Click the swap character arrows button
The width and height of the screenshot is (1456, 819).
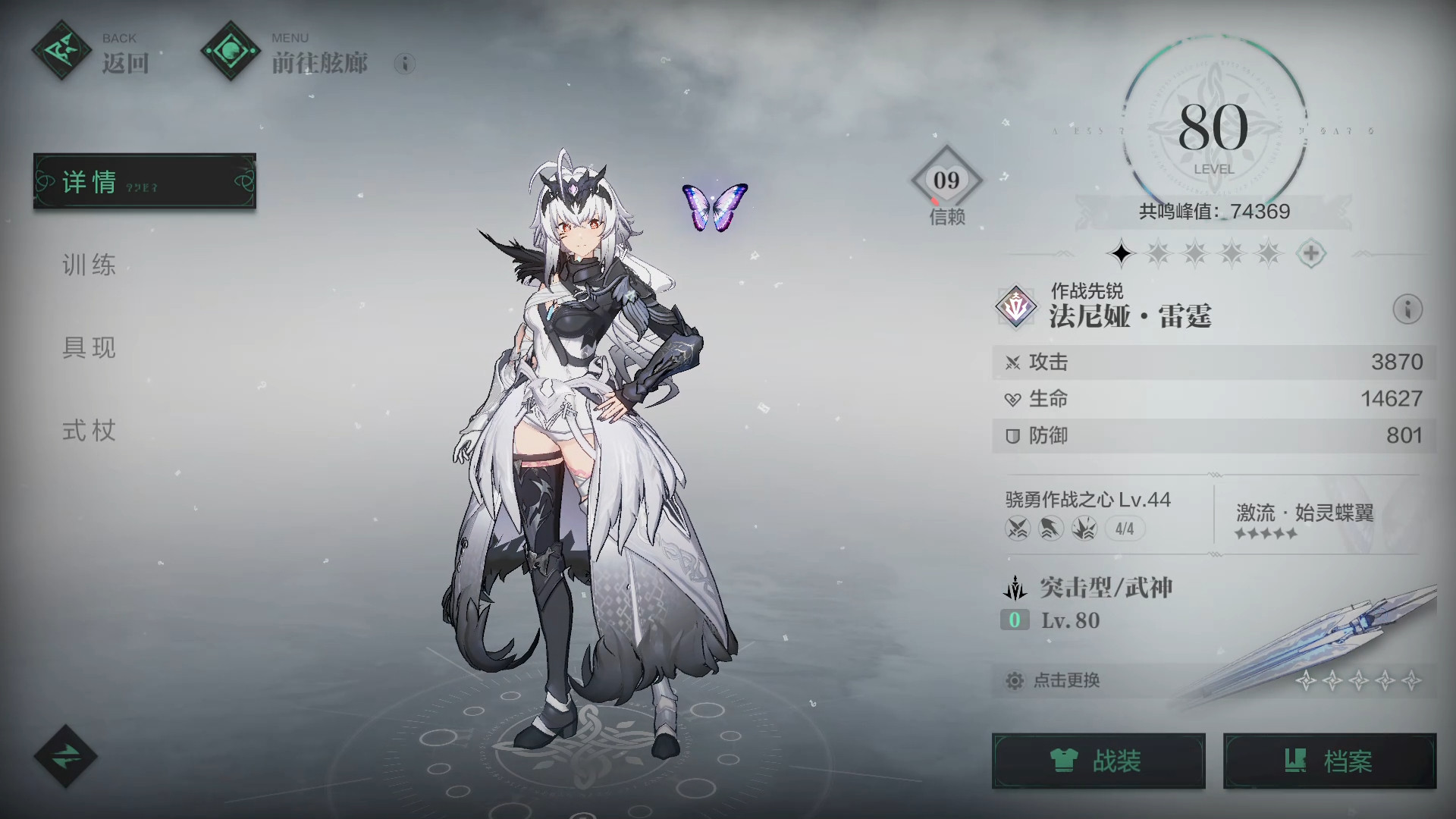point(65,756)
